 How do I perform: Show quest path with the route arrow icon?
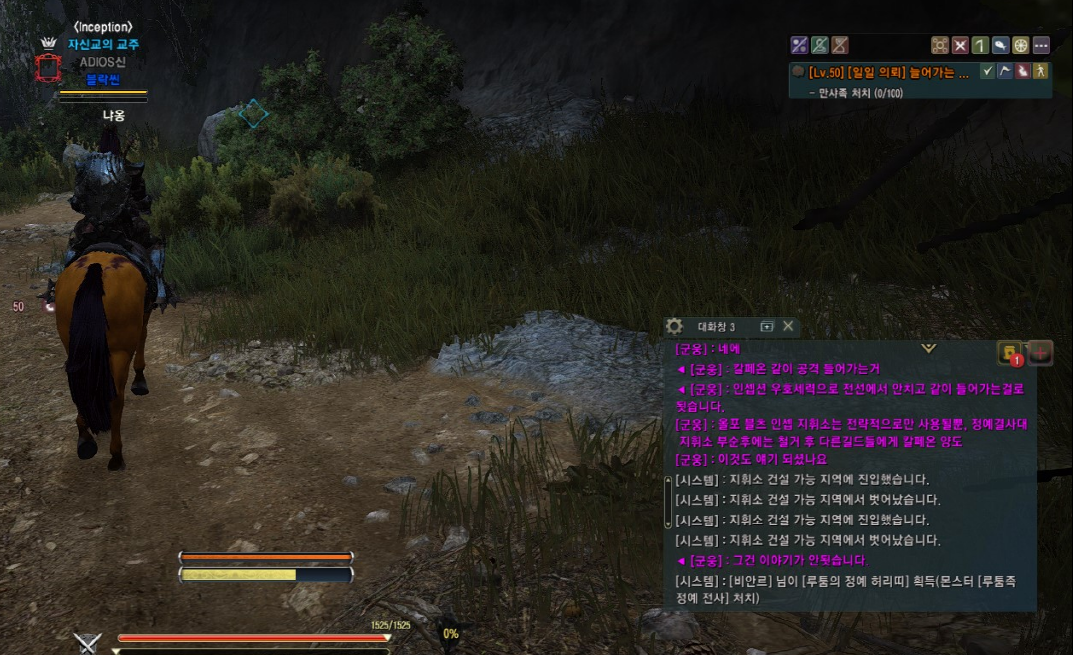tap(1005, 71)
